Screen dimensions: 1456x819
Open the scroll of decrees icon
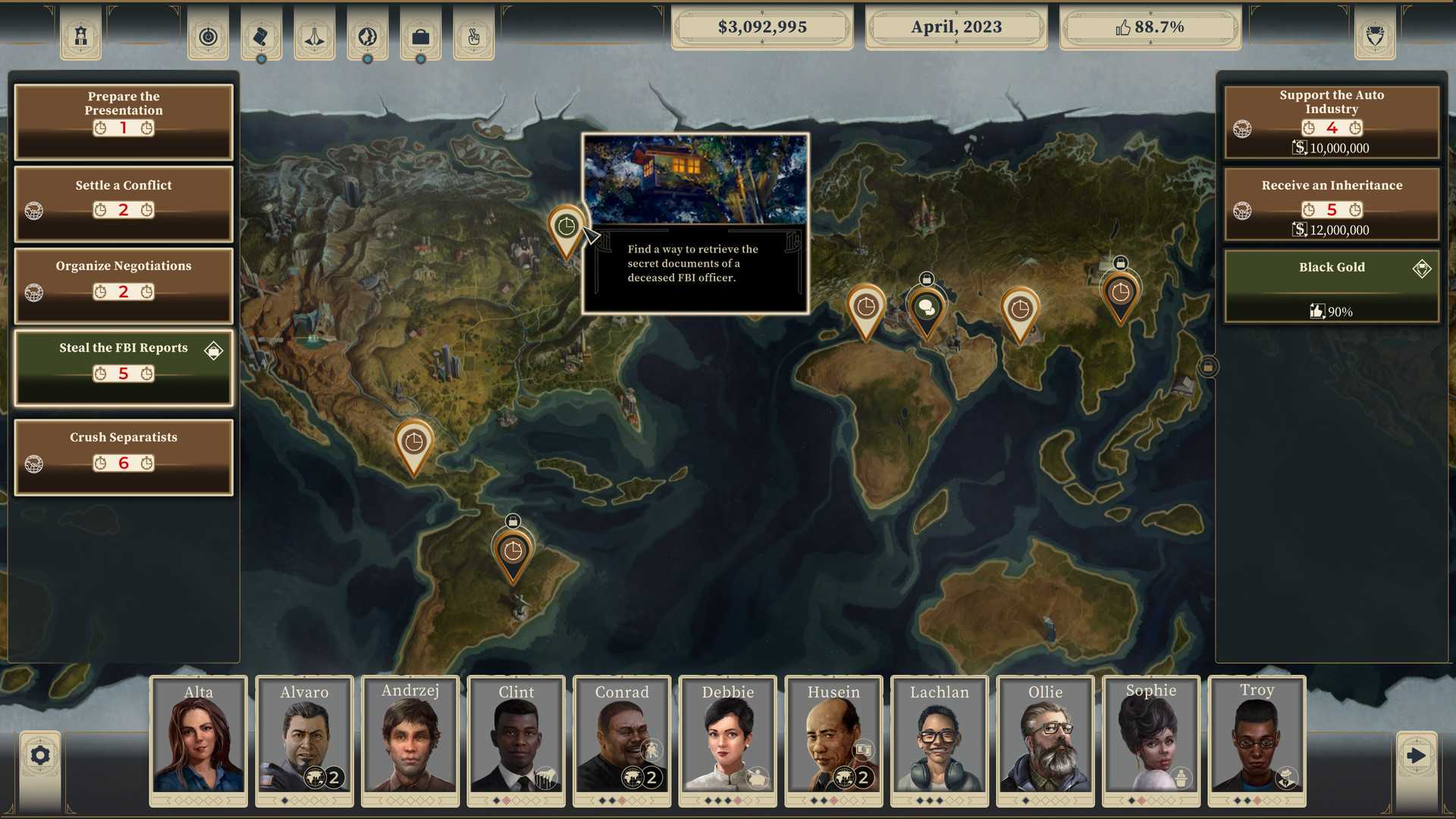(261, 36)
